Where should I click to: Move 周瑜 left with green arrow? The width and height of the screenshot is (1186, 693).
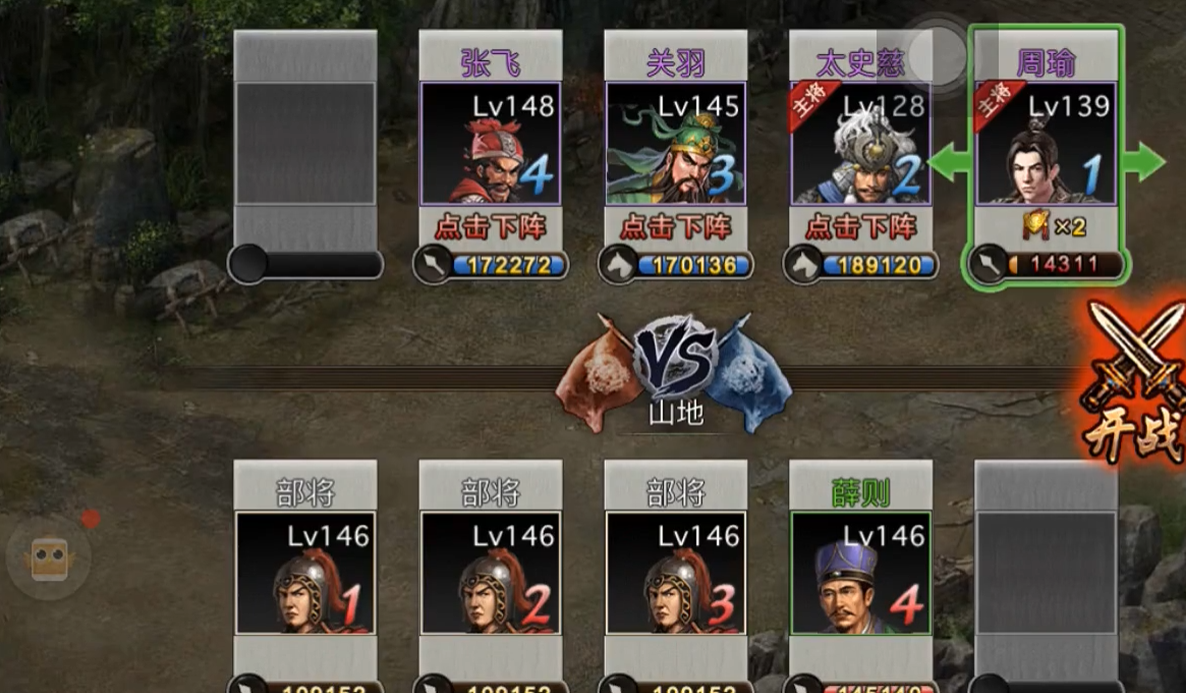[x=948, y=161]
